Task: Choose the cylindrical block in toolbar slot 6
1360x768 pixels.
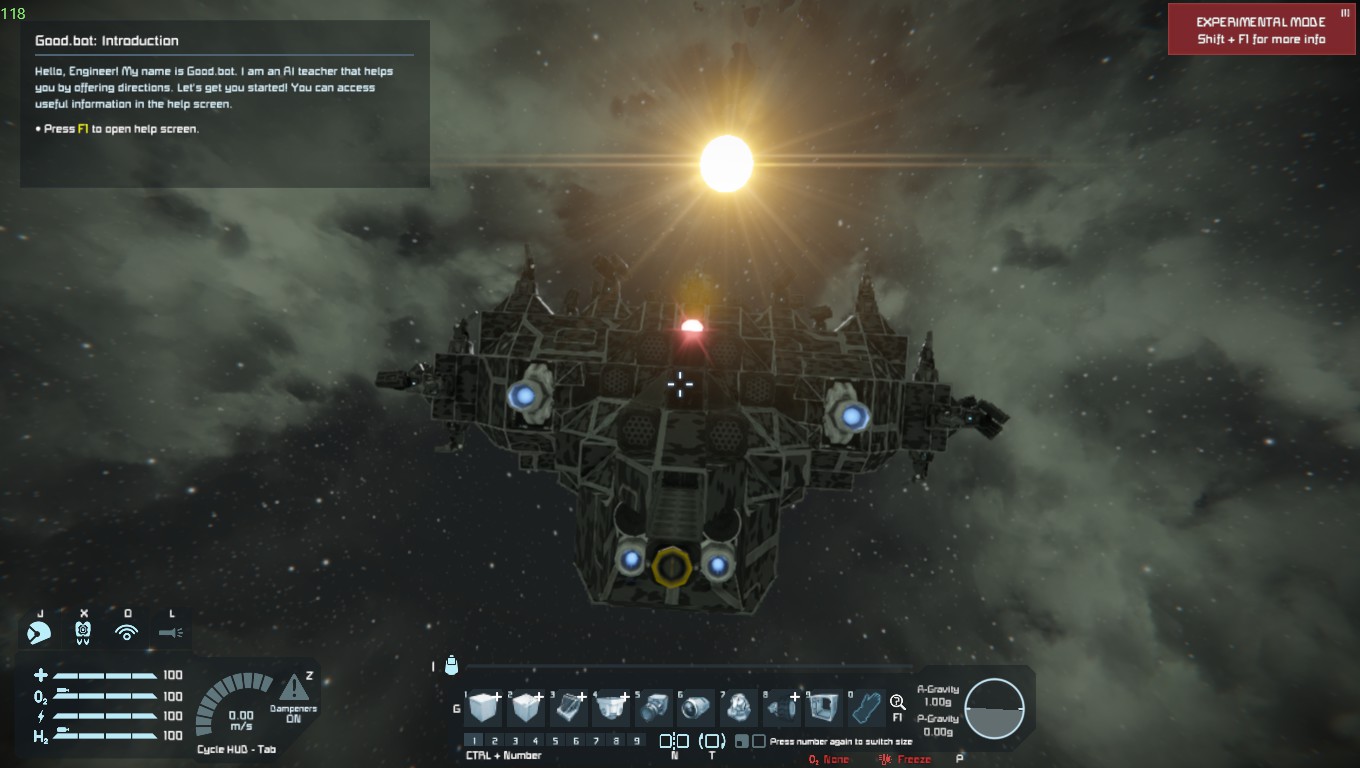Action: tap(698, 708)
